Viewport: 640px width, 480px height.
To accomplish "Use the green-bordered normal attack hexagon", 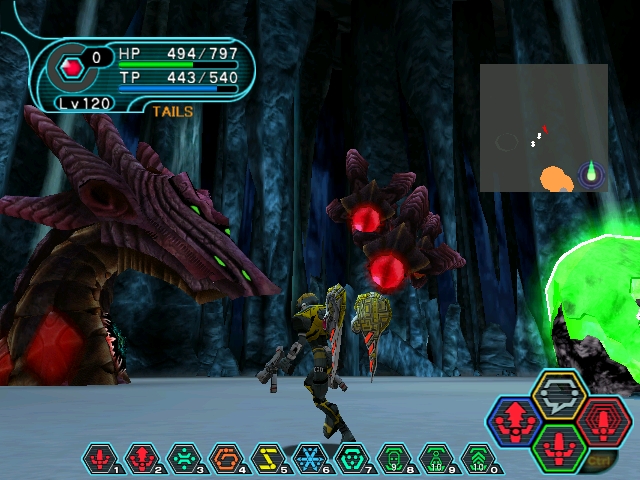I will point(560,448).
